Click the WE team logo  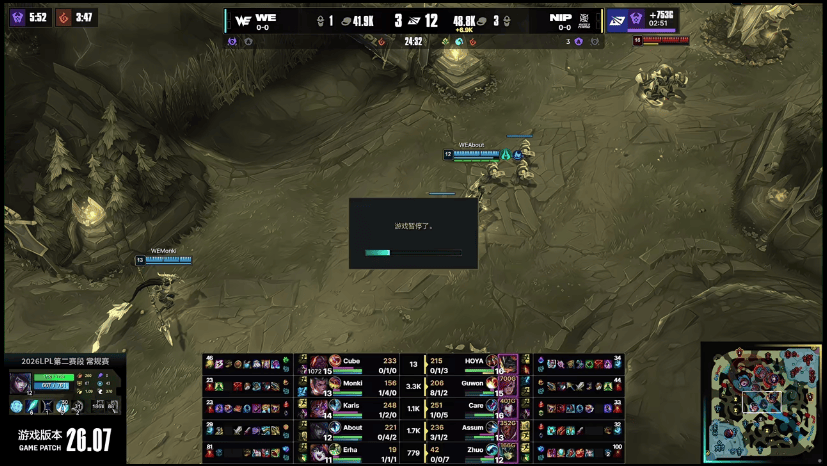click(240, 20)
